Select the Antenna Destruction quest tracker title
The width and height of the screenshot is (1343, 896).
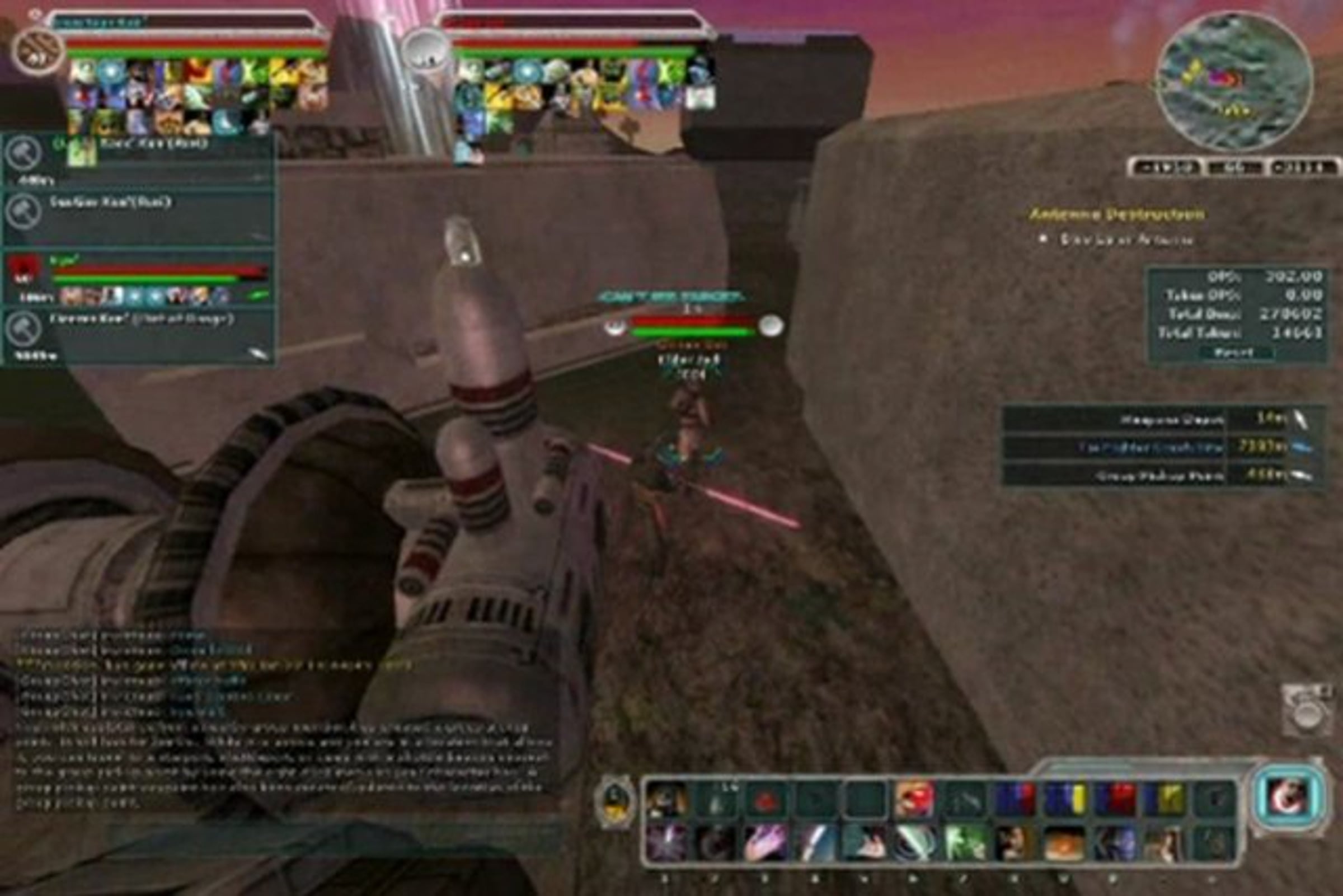(1117, 214)
